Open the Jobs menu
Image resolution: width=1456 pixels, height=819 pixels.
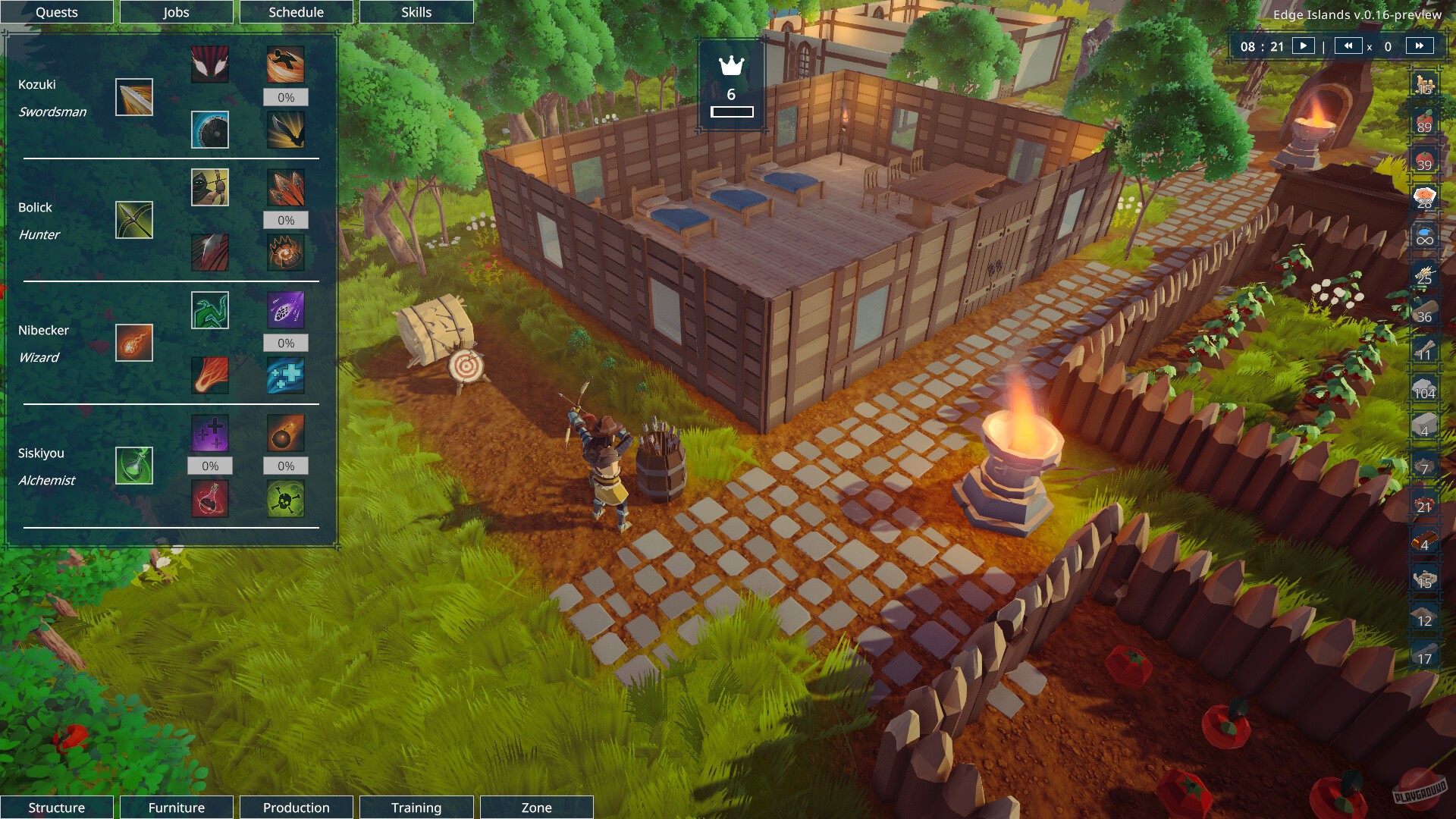pos(176,12)
